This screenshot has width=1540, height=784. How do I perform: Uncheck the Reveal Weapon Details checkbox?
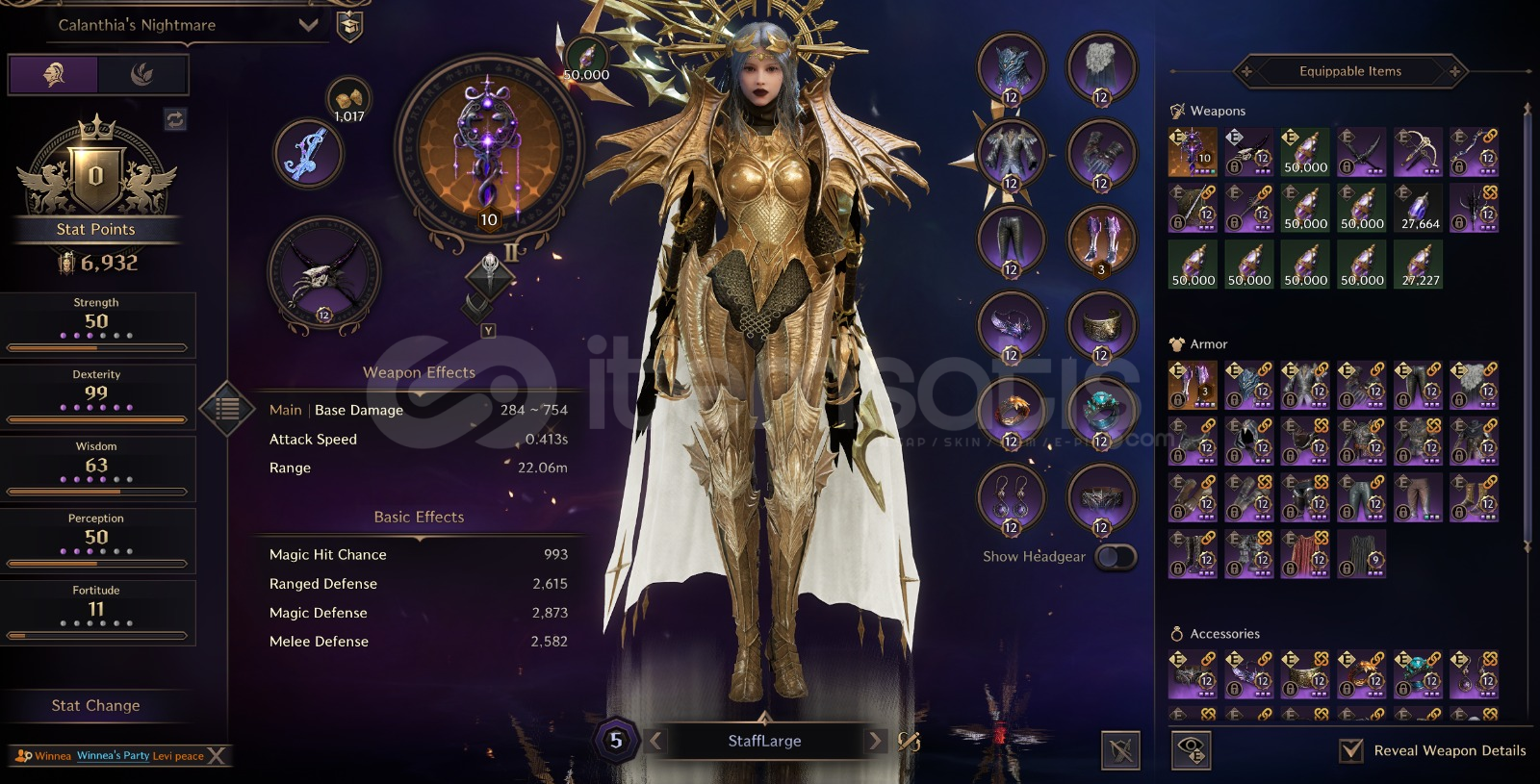click(x=1351, y=749)
